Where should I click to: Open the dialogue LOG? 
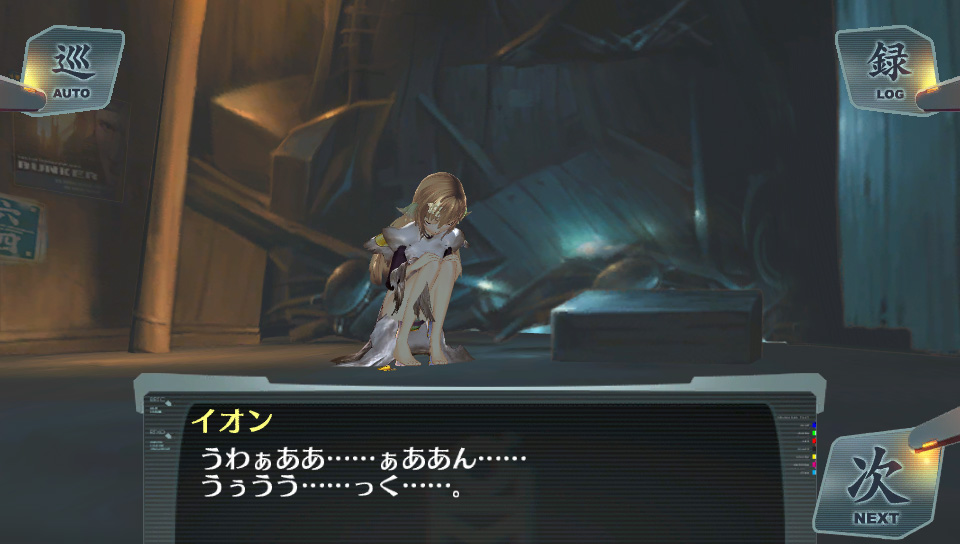click(x=889, y=70)
